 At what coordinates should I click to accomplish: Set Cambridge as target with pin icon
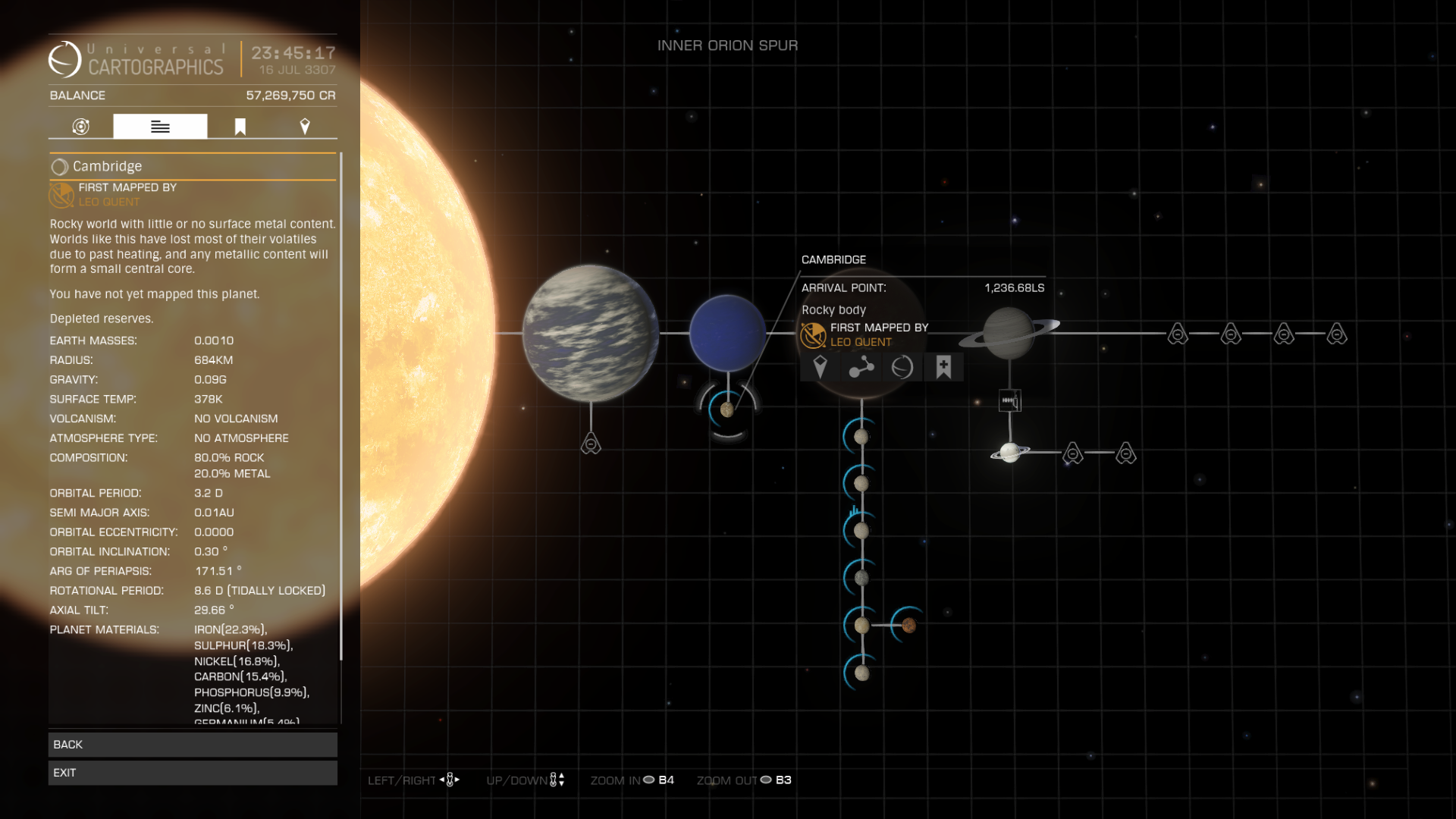820,368
